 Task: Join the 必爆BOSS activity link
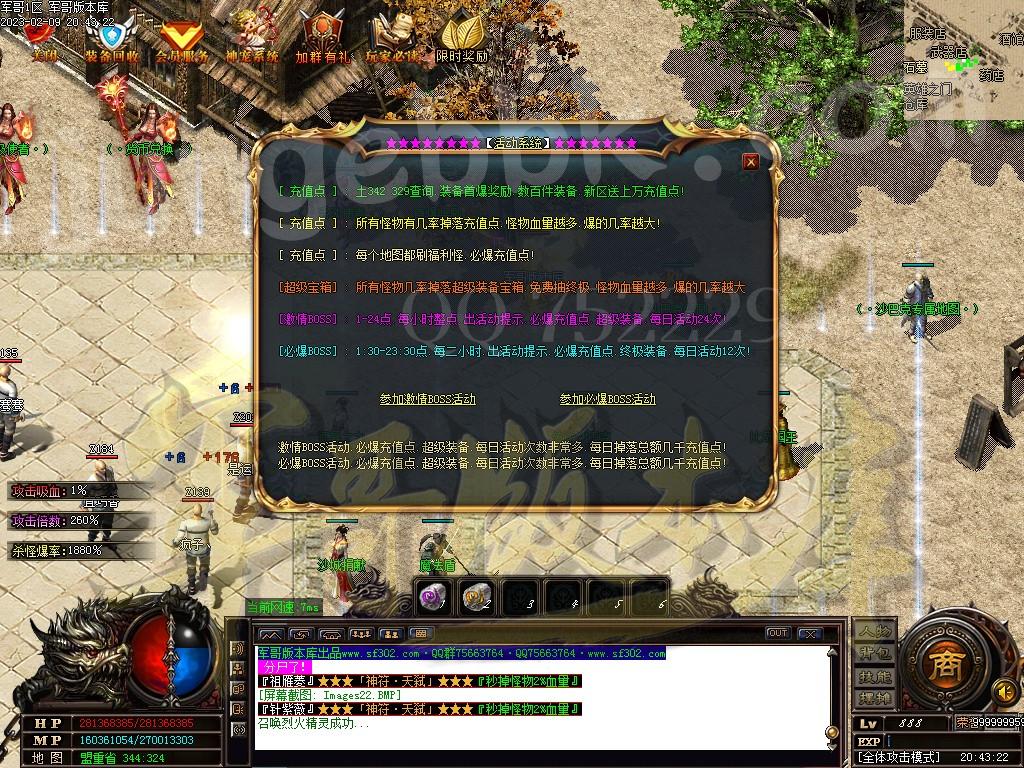(607, 399)
